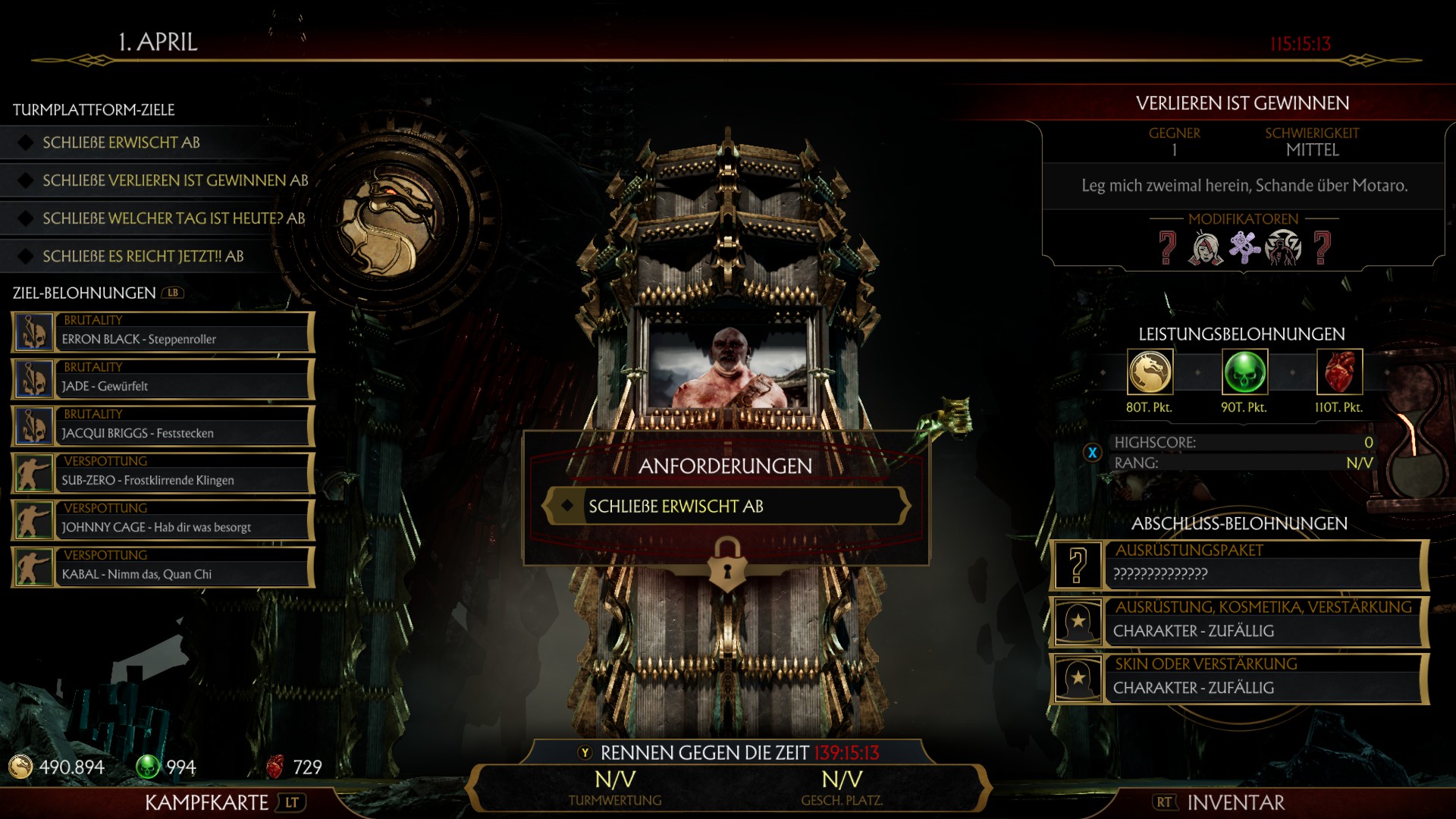Choose Johnny Cage Hab dir was besorgt reward
1456x819 pixels.
[163, 520]
